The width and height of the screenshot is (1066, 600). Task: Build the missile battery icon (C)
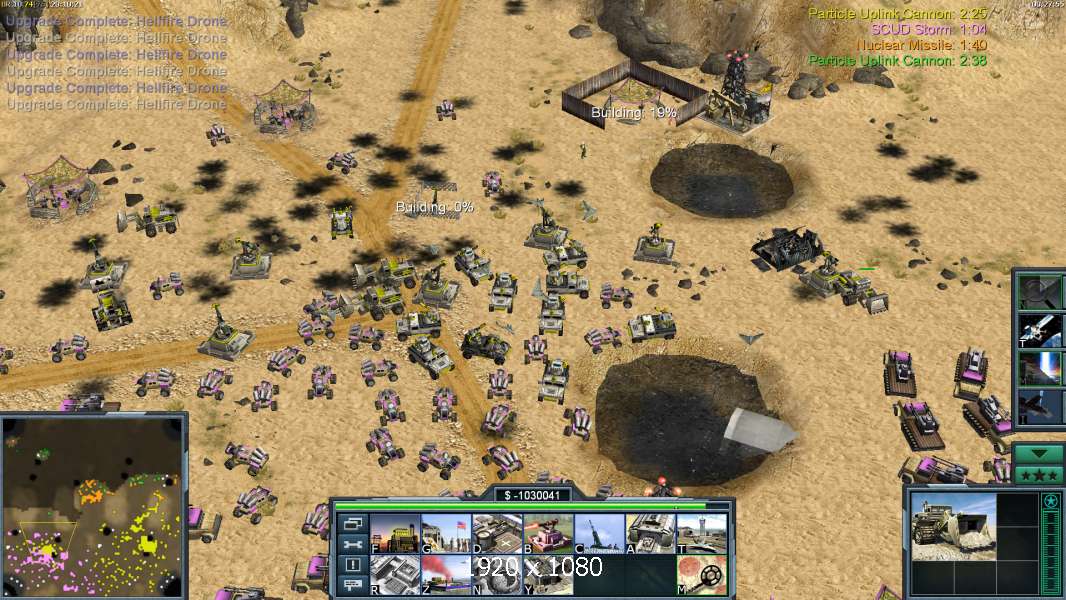(x=599, y=534)
